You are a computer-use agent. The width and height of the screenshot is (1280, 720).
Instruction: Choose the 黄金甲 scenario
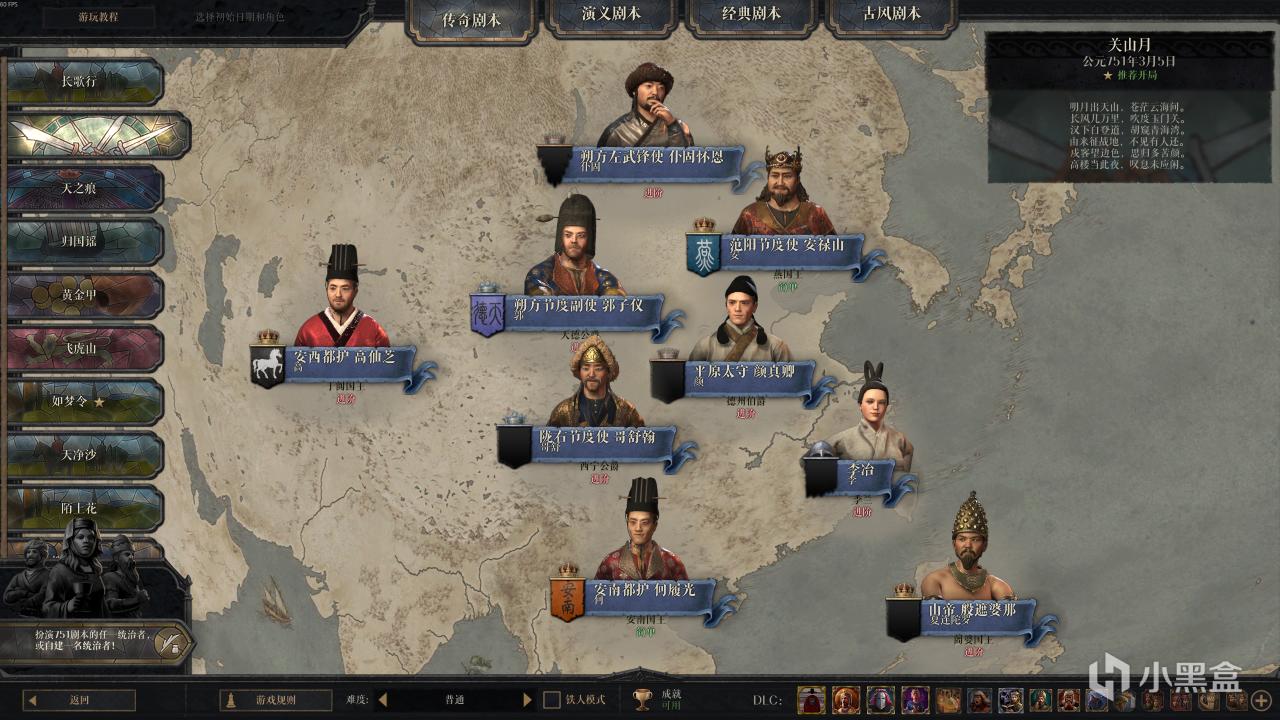[83, 295]
